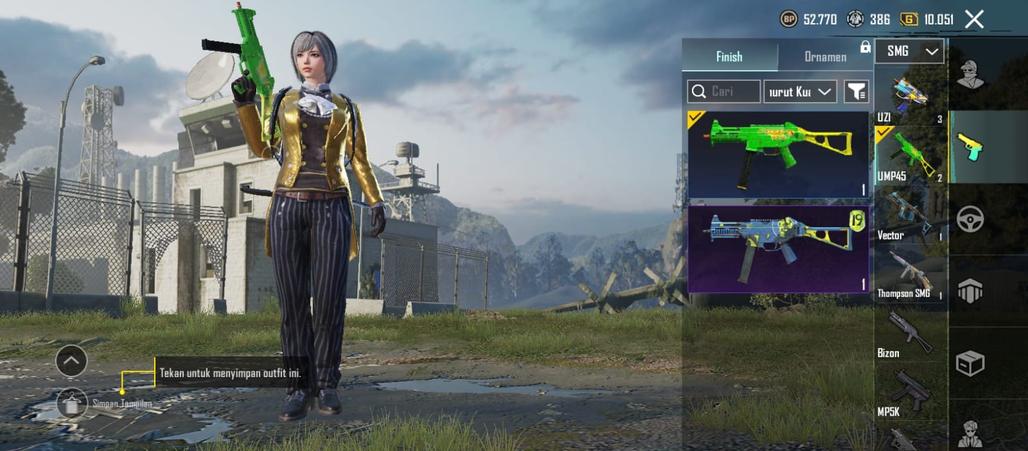Choose MP5K from the weapon list
Screen dimensions: 1028x451
point(909,391)
